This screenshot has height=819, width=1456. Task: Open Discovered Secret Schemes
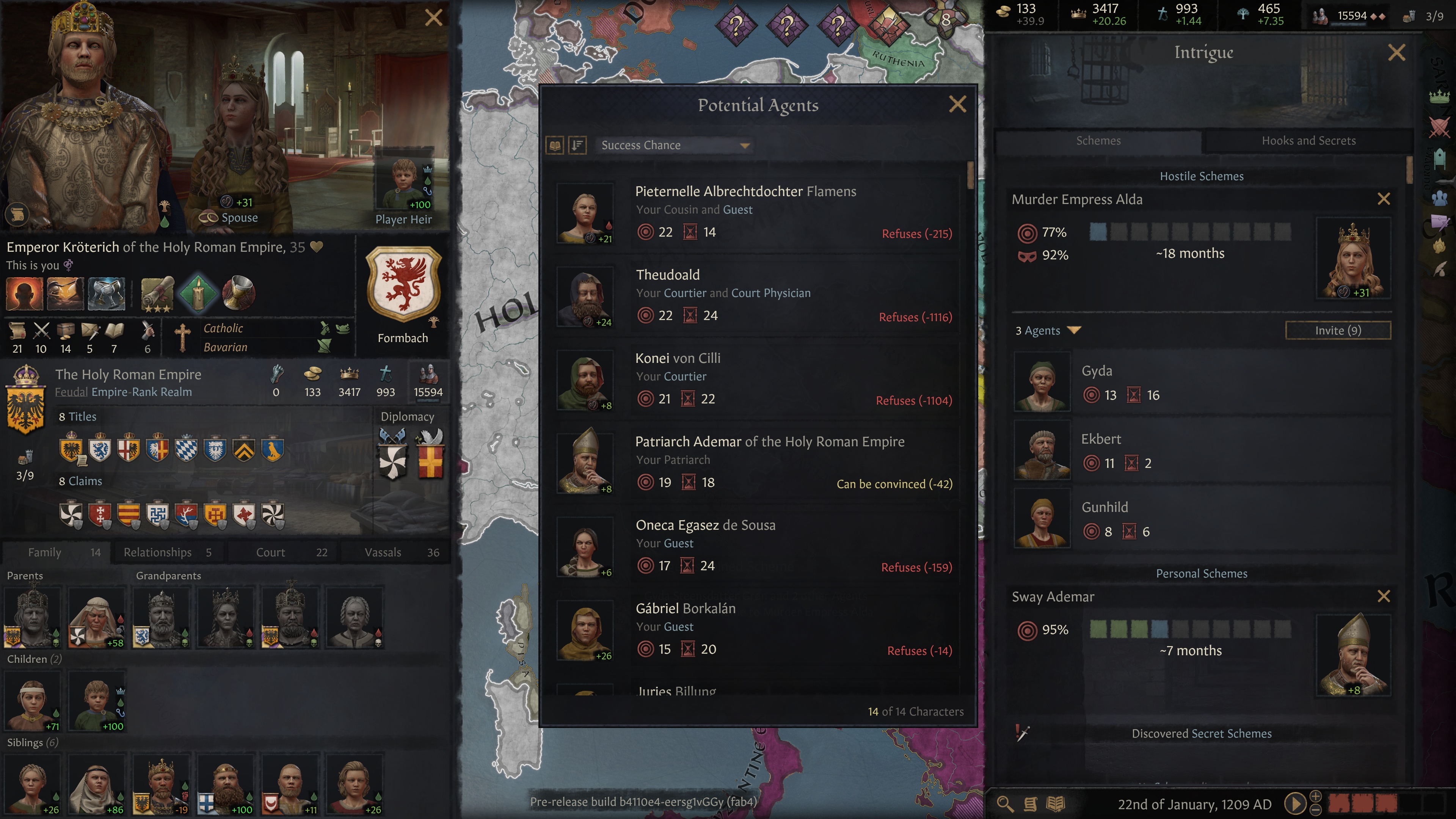coord(1202,733)
